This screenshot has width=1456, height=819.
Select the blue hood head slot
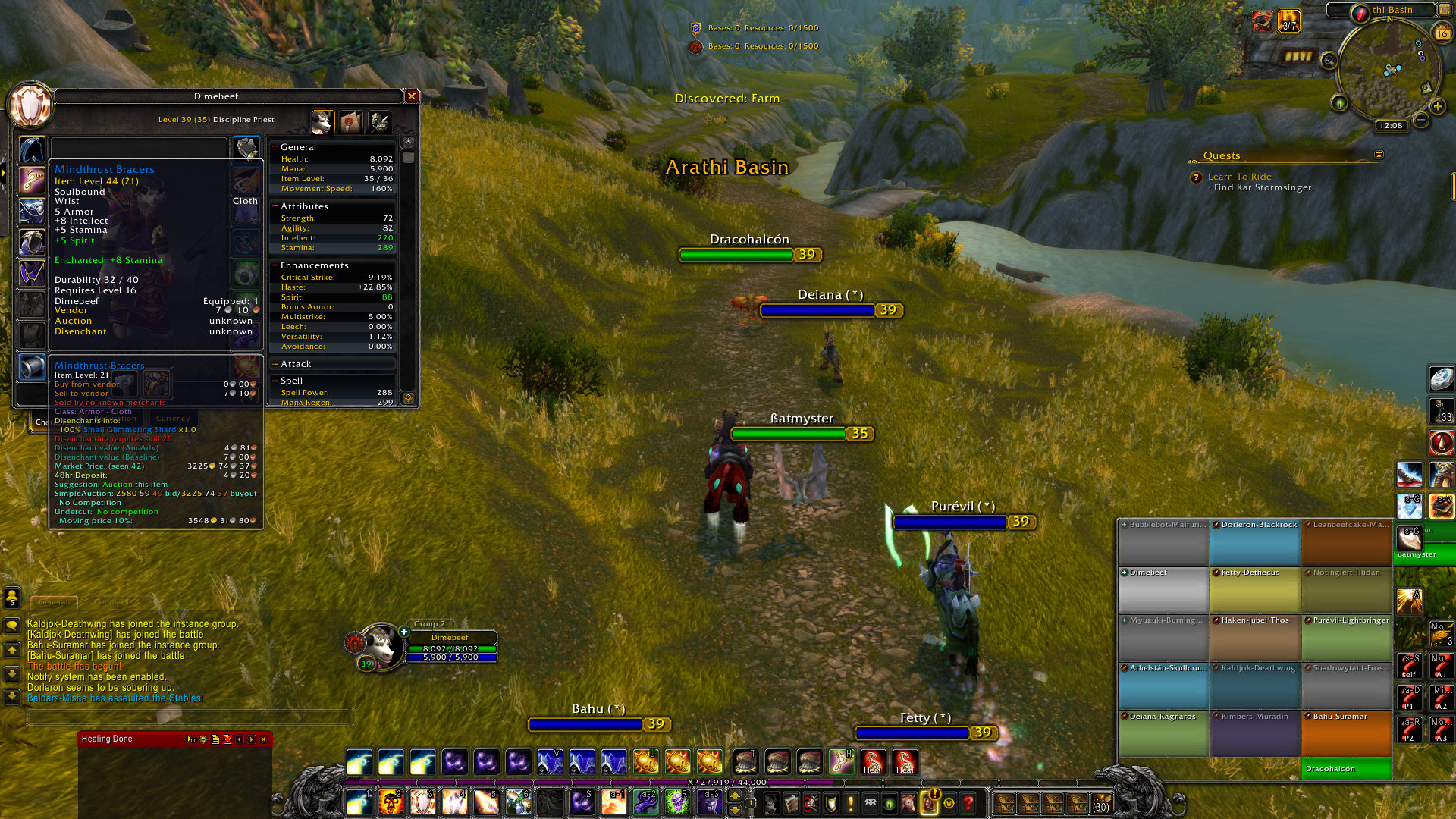pos(32,149)
